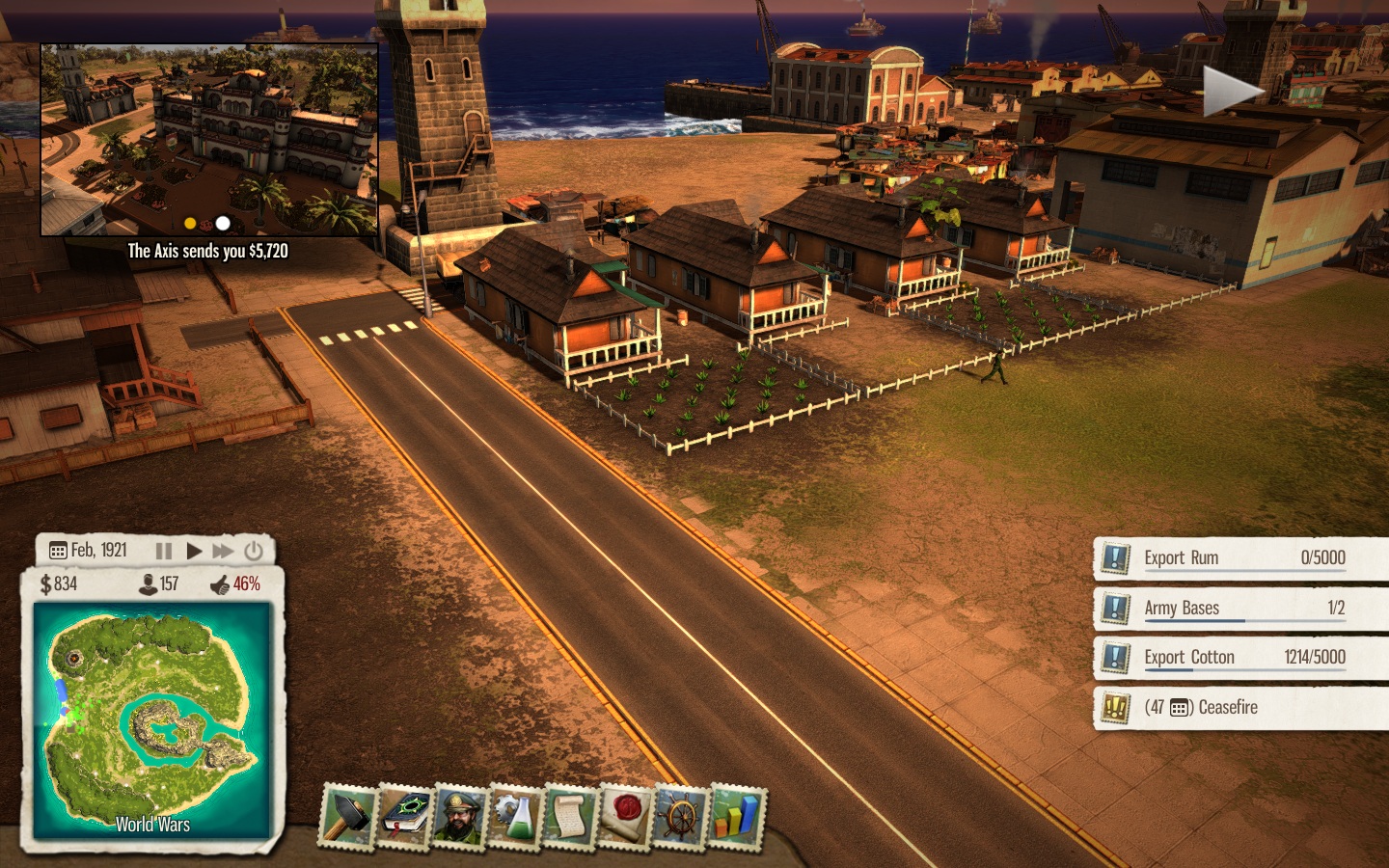Image resolution: width=1389 pixels, height=868 pixels.
Task: Click the island minimap
Action: (x=151, y=719)
